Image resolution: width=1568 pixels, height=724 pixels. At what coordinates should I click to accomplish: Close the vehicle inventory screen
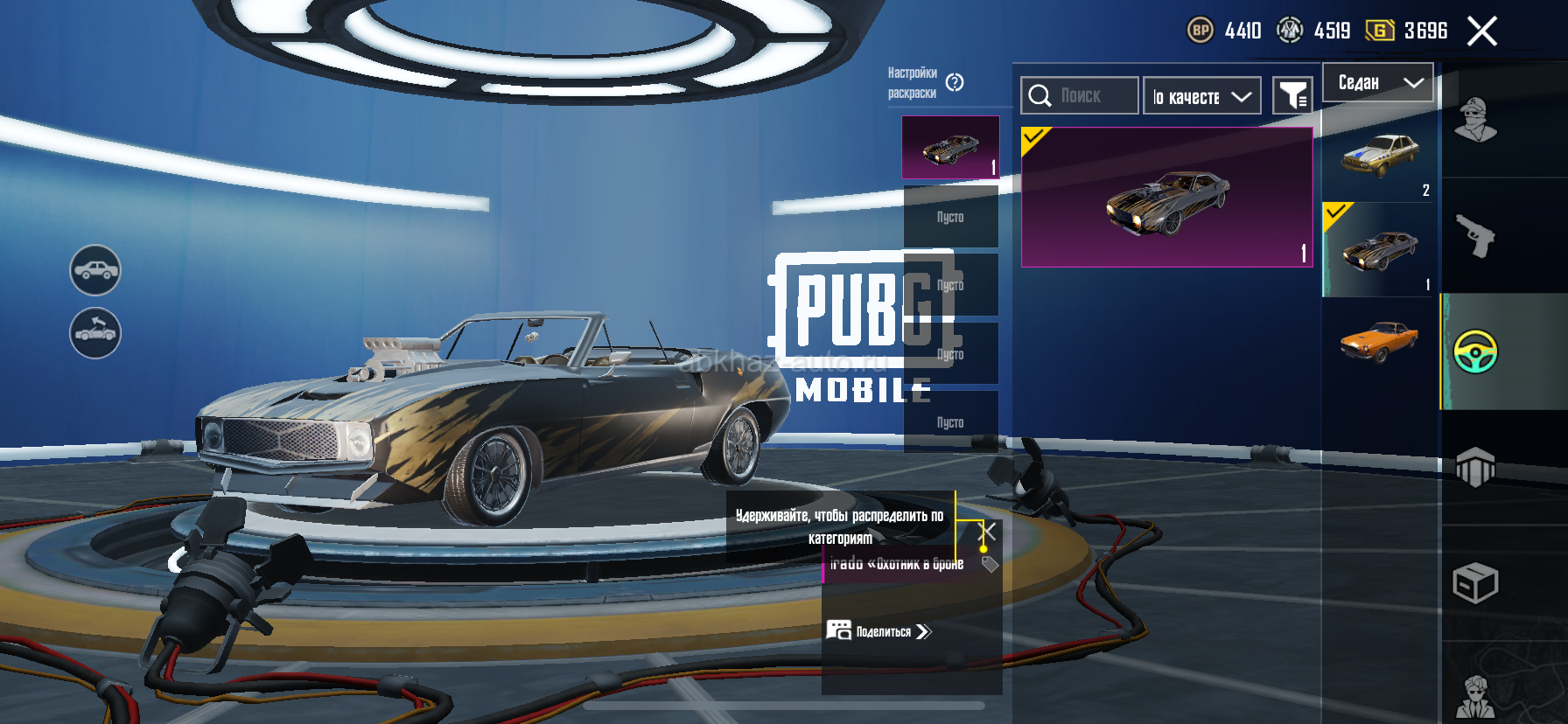point(1481,31)
